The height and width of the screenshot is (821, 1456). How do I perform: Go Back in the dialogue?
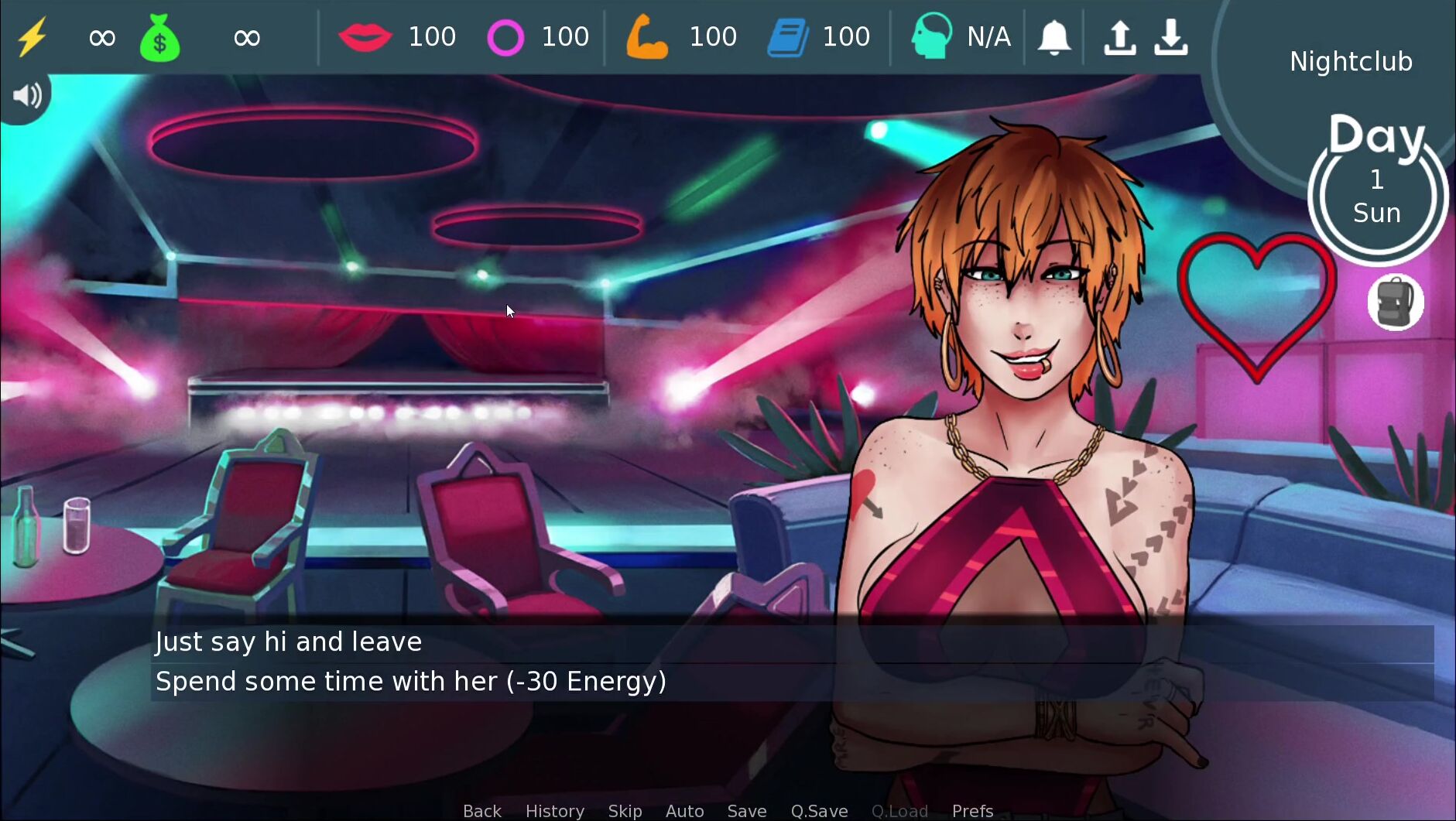[481, 810]
